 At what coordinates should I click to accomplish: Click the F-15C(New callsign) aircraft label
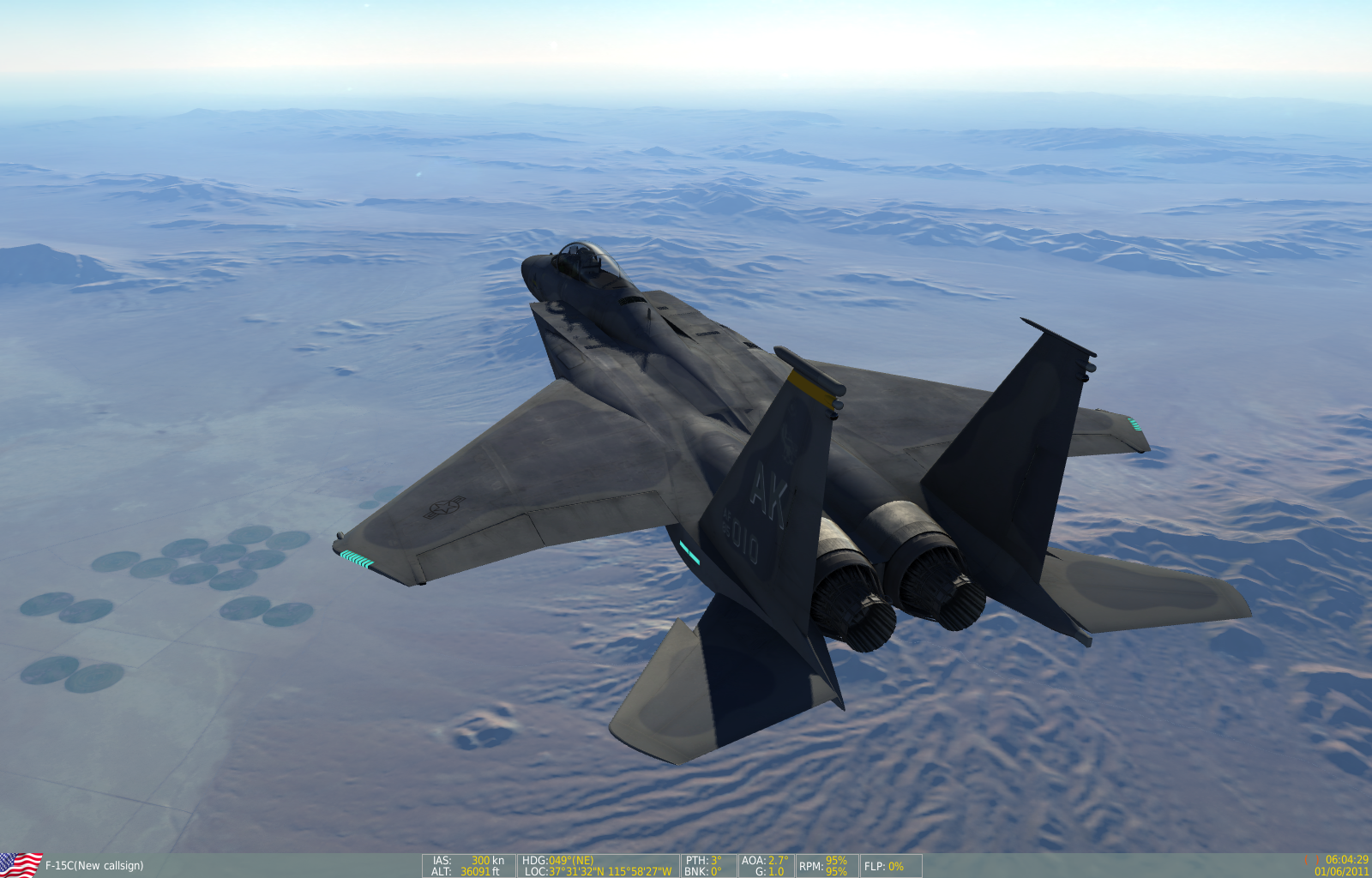[94, 865]
